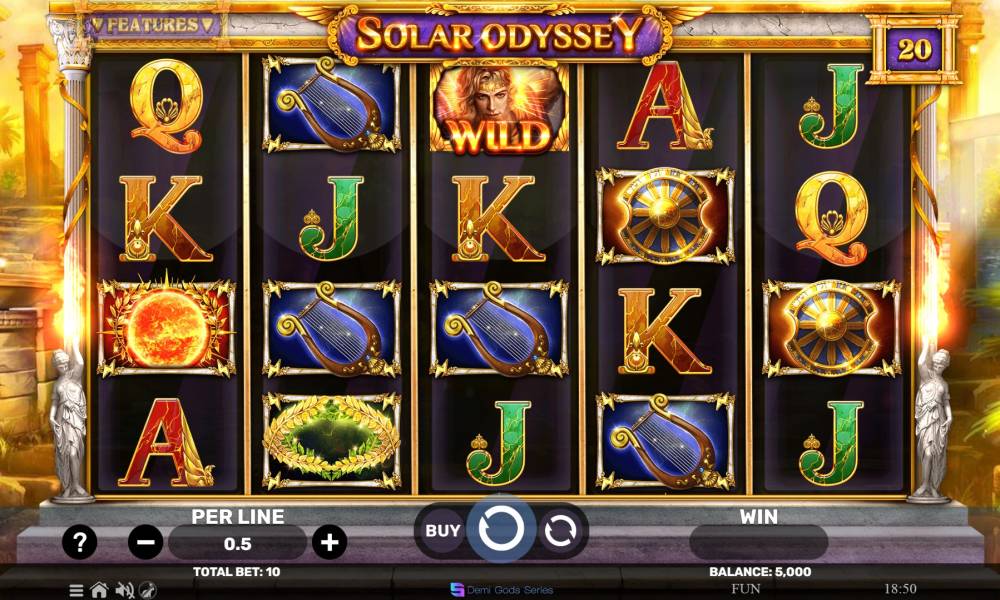Activate the autoplay button
1000x600 pixels.
562,531
